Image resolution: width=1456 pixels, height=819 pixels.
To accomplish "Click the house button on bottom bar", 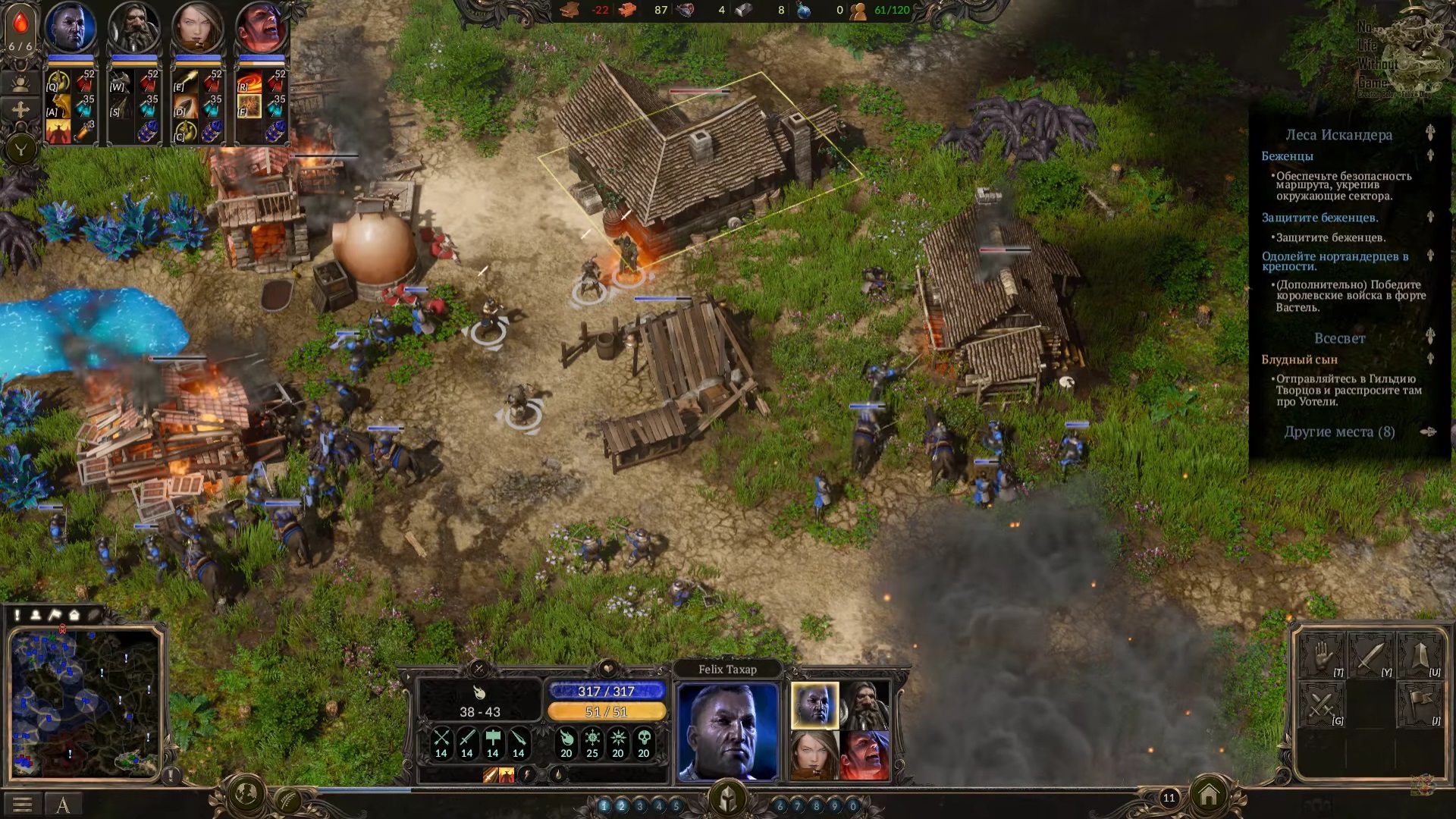I will coord(1209,795).
